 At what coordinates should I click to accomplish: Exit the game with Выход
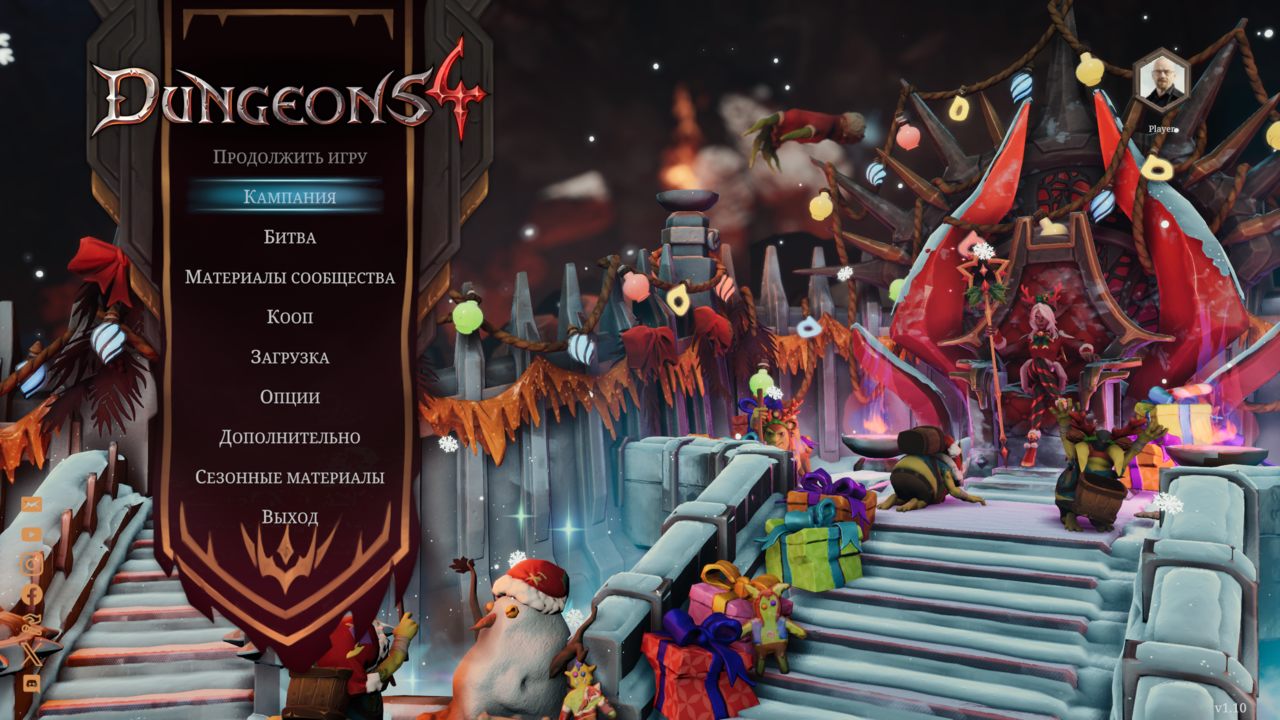tap(290, 517)
